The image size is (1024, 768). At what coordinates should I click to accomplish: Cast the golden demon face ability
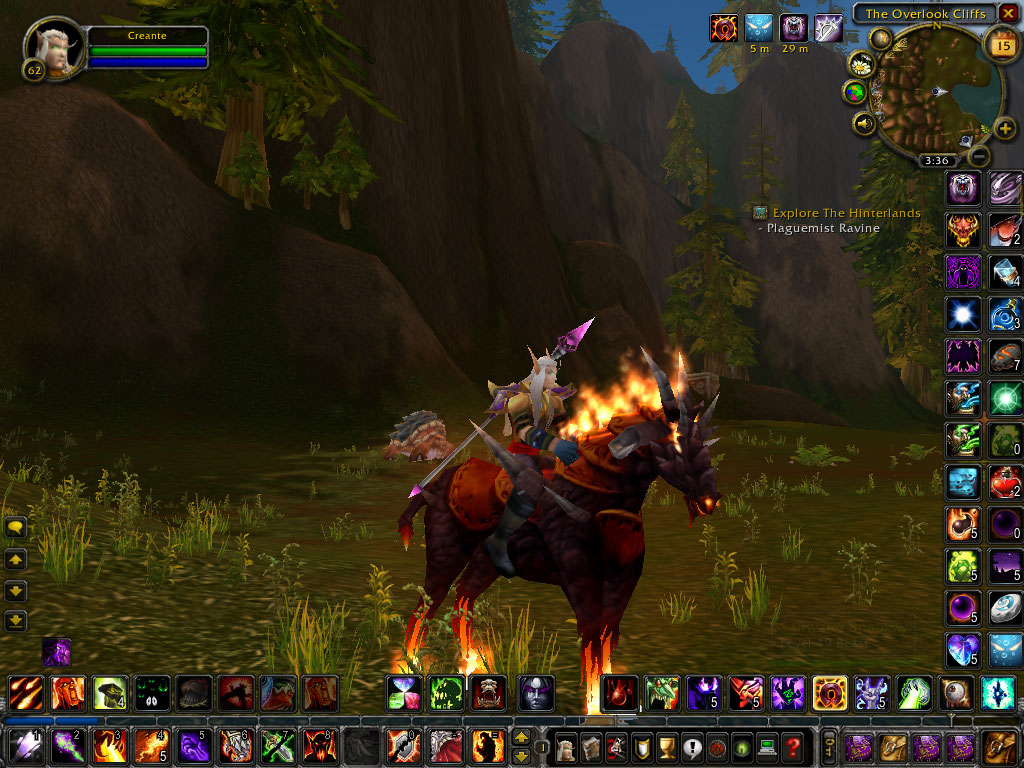[x=963, y=230]
